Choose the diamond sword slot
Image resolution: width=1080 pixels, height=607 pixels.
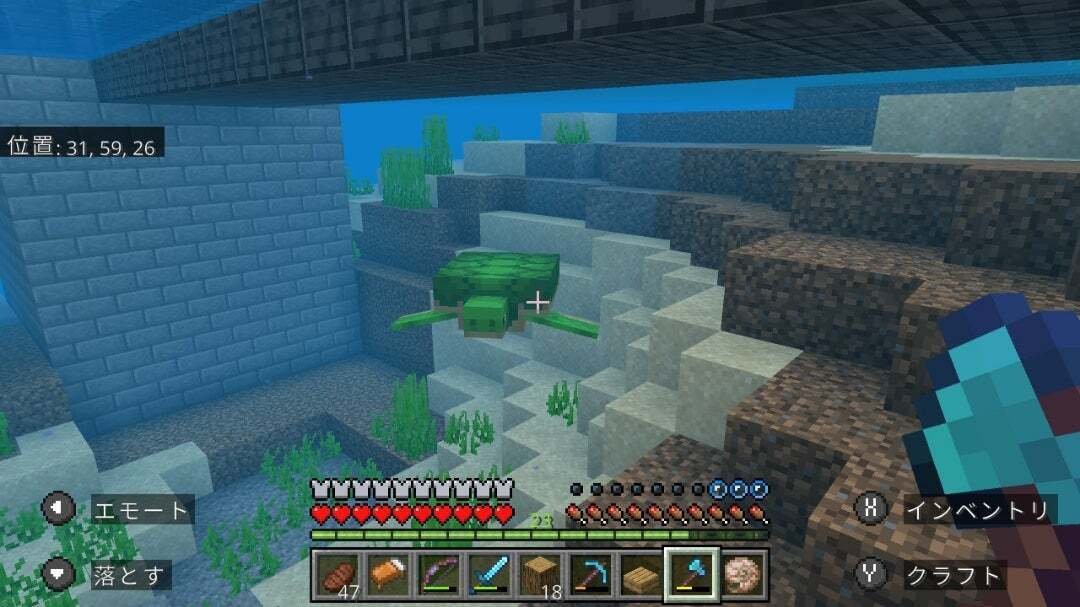(490, 574)
